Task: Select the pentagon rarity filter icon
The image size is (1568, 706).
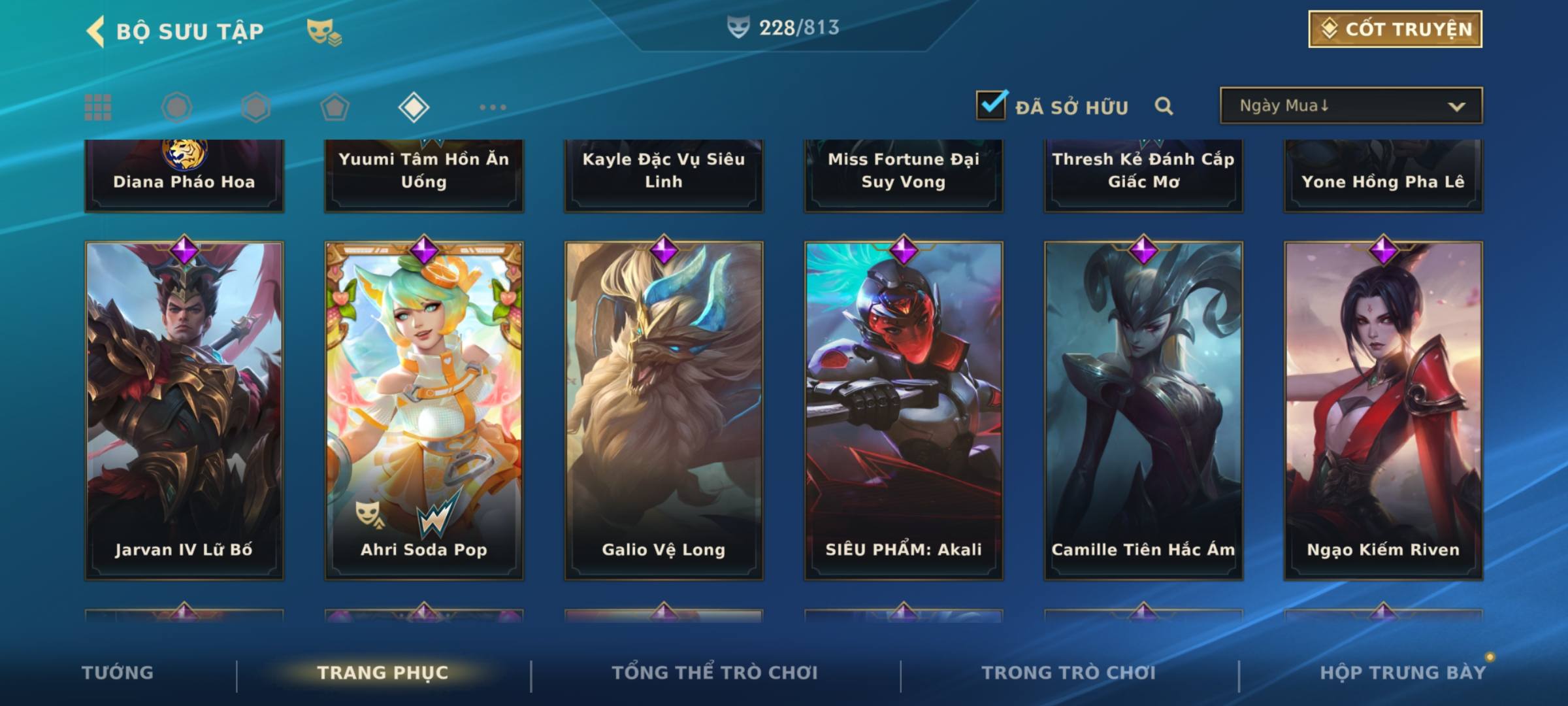Action: (x=335, y=107)
